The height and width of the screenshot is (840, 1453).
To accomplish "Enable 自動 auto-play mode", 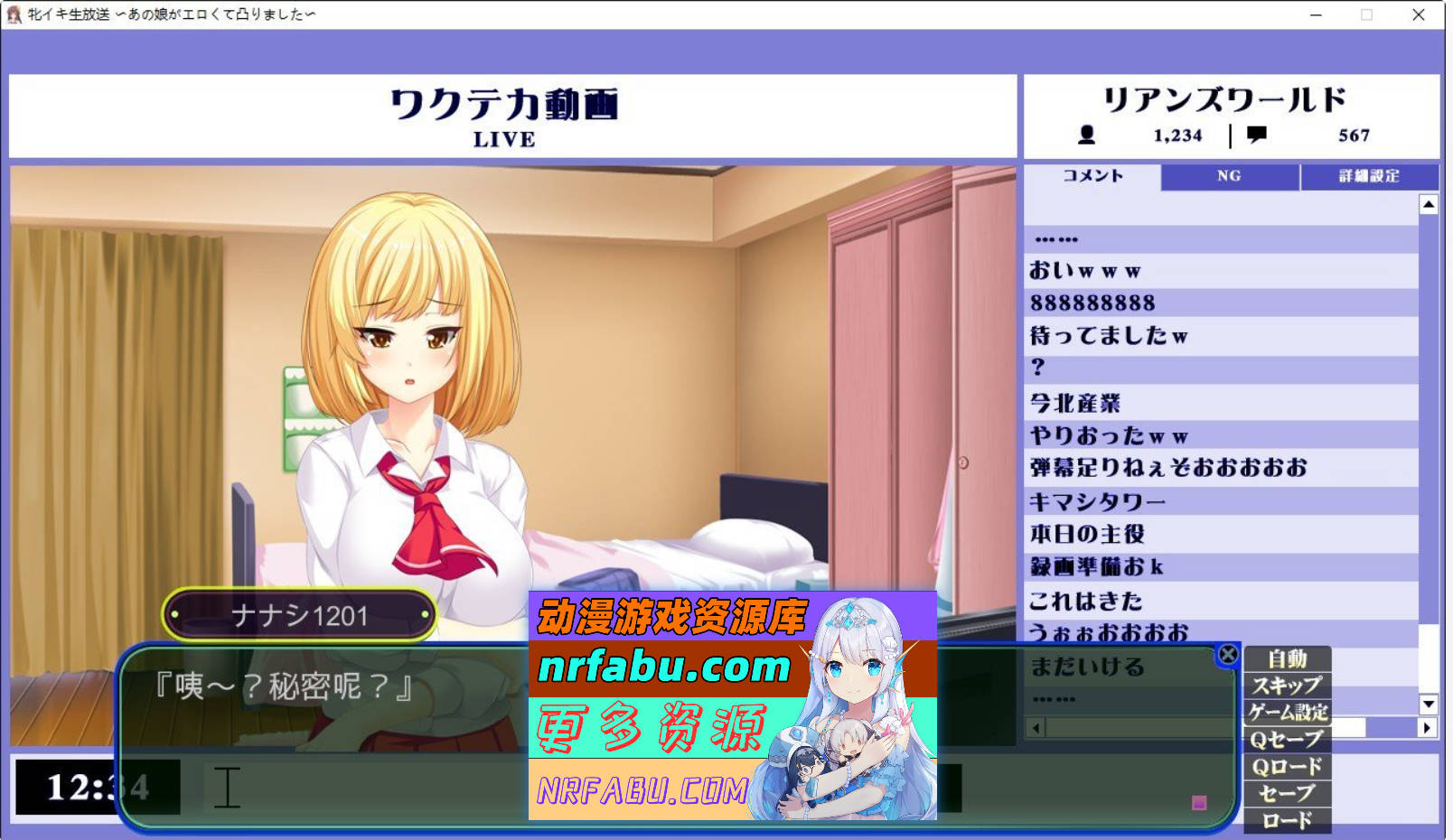I will click(1288, 660).
